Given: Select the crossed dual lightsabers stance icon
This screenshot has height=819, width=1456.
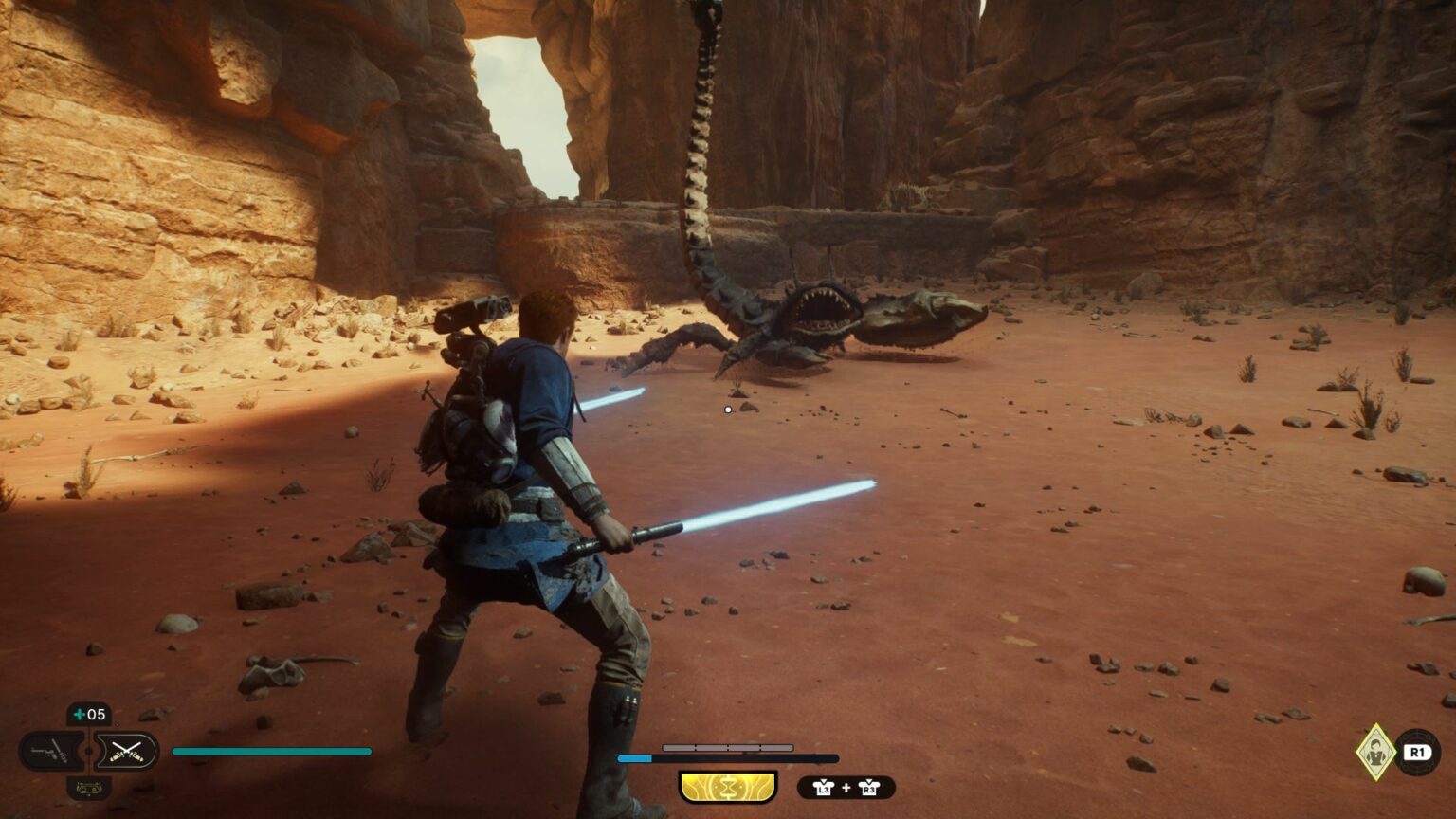Looking at the screenshot, I should click(126, 751).
